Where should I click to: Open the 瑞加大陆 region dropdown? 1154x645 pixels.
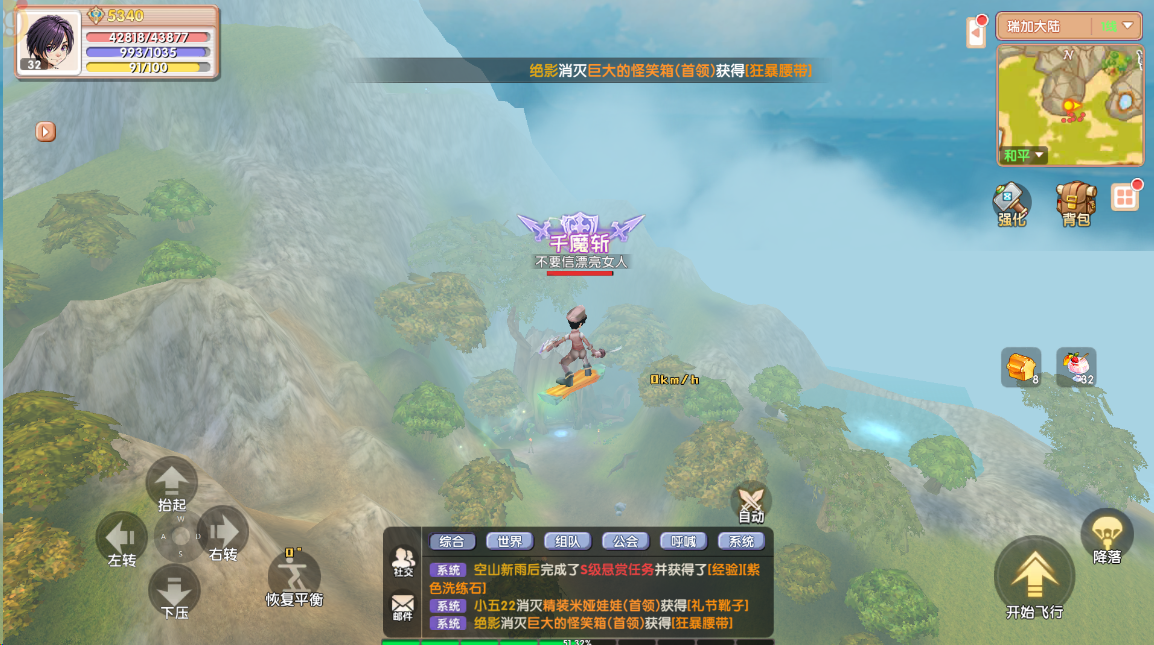pyautogui.click(x=1068, y=26)
